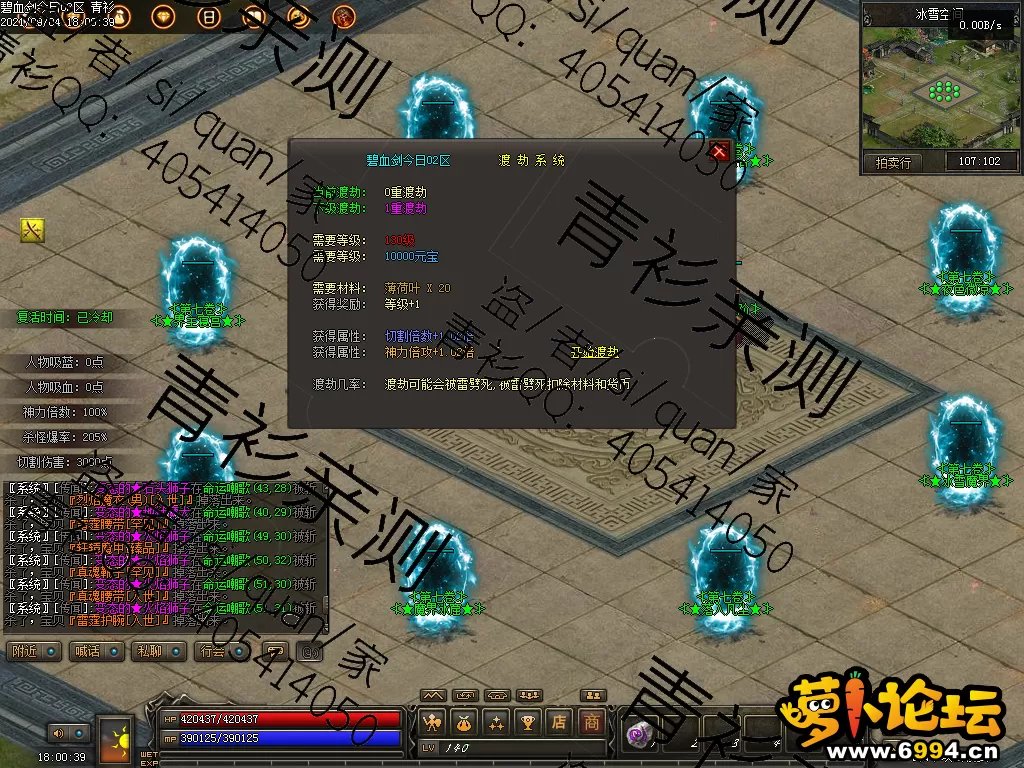Open the 日 daily icon at top
Viewport: 1024px width, 768px height.
(208, 16)
